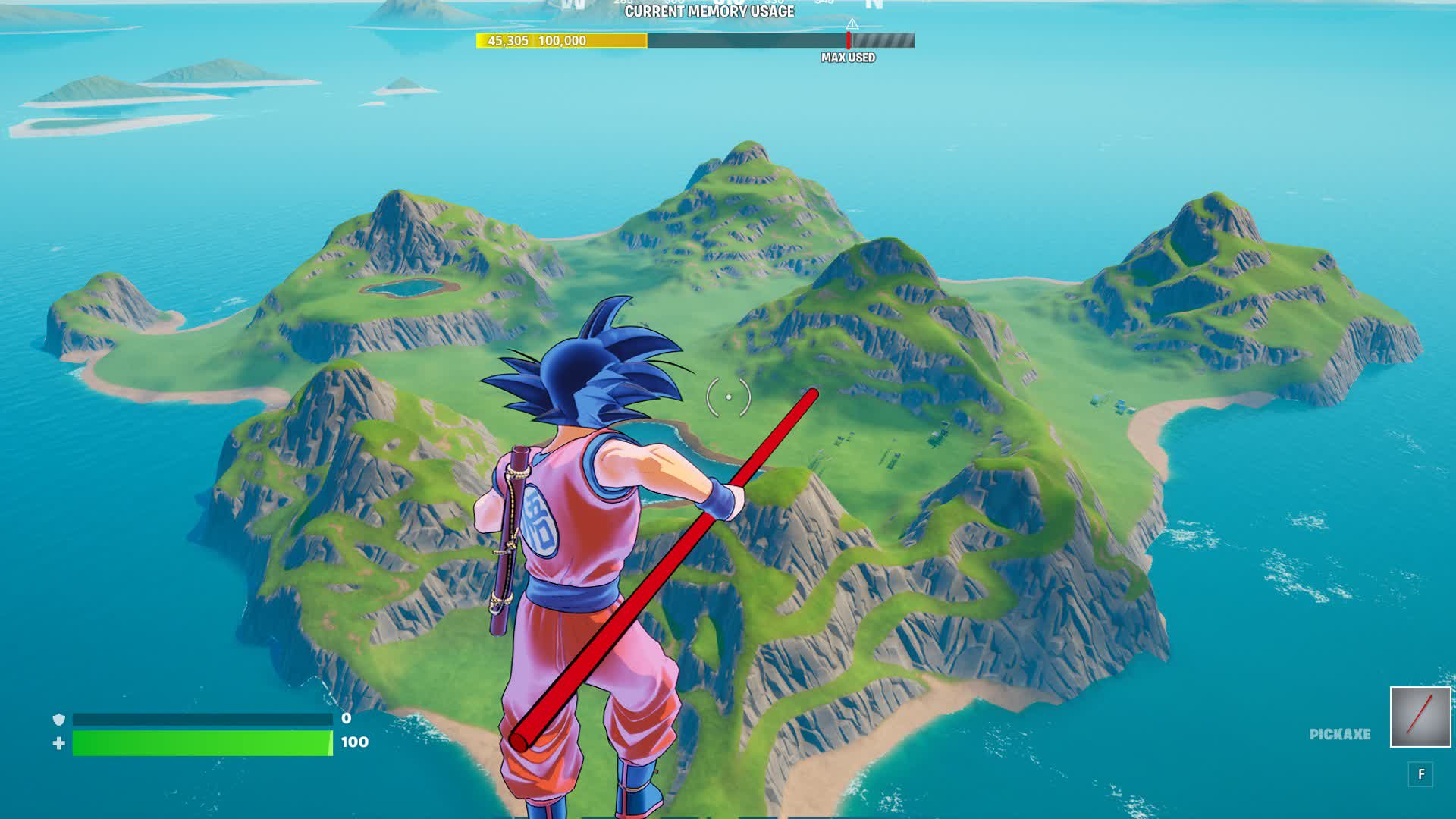Click the green health bar
This screenshot has width=1456, height=819.
pyautogui.click(x=201, y=744)
